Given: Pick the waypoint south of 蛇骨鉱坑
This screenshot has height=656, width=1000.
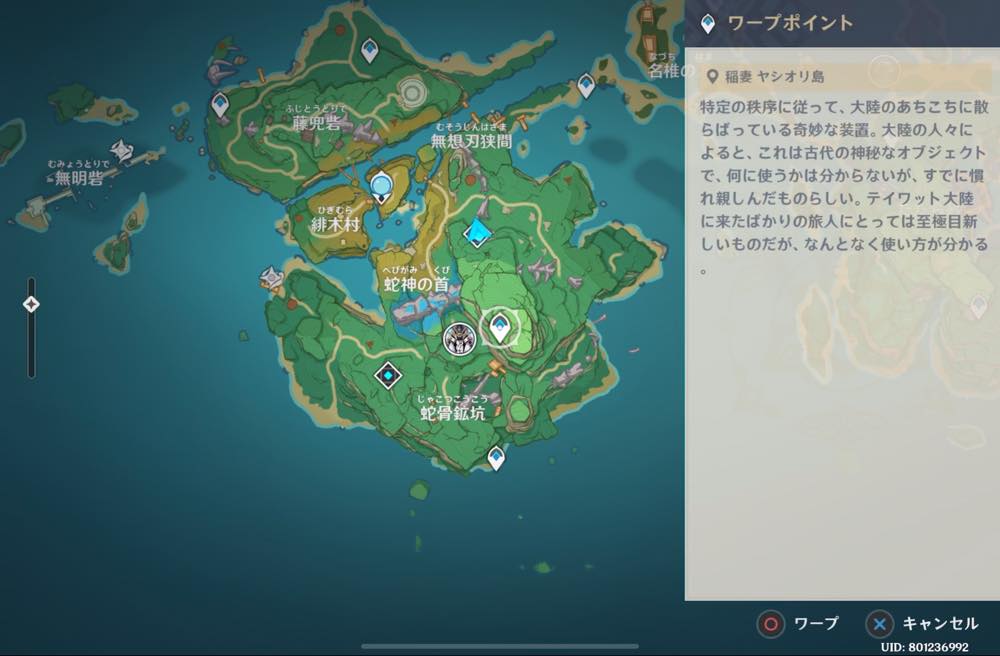Looking at the screenshot, I should [x=496, y=457].
